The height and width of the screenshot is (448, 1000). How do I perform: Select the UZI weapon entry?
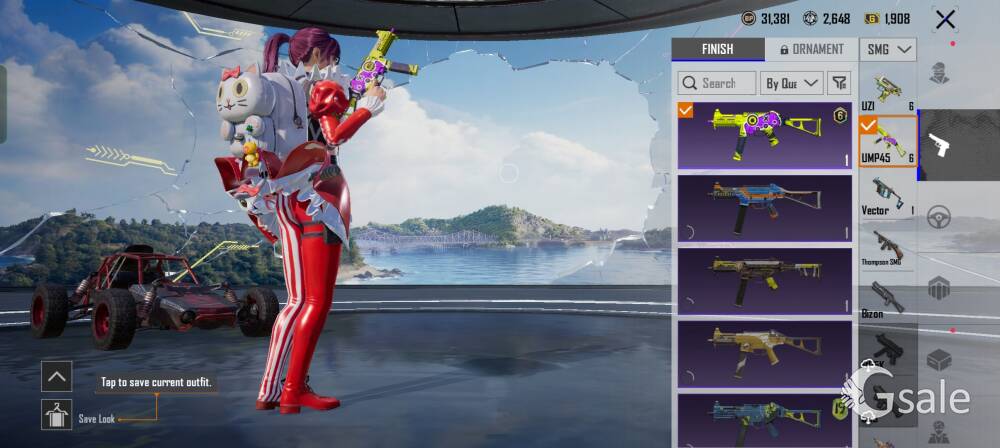coord(887,90)
